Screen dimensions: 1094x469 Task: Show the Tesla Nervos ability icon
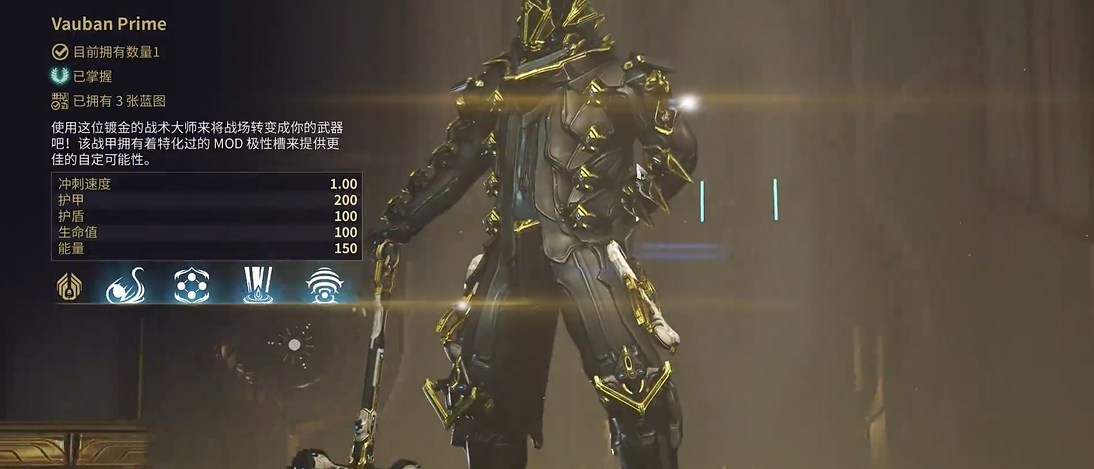126,286
